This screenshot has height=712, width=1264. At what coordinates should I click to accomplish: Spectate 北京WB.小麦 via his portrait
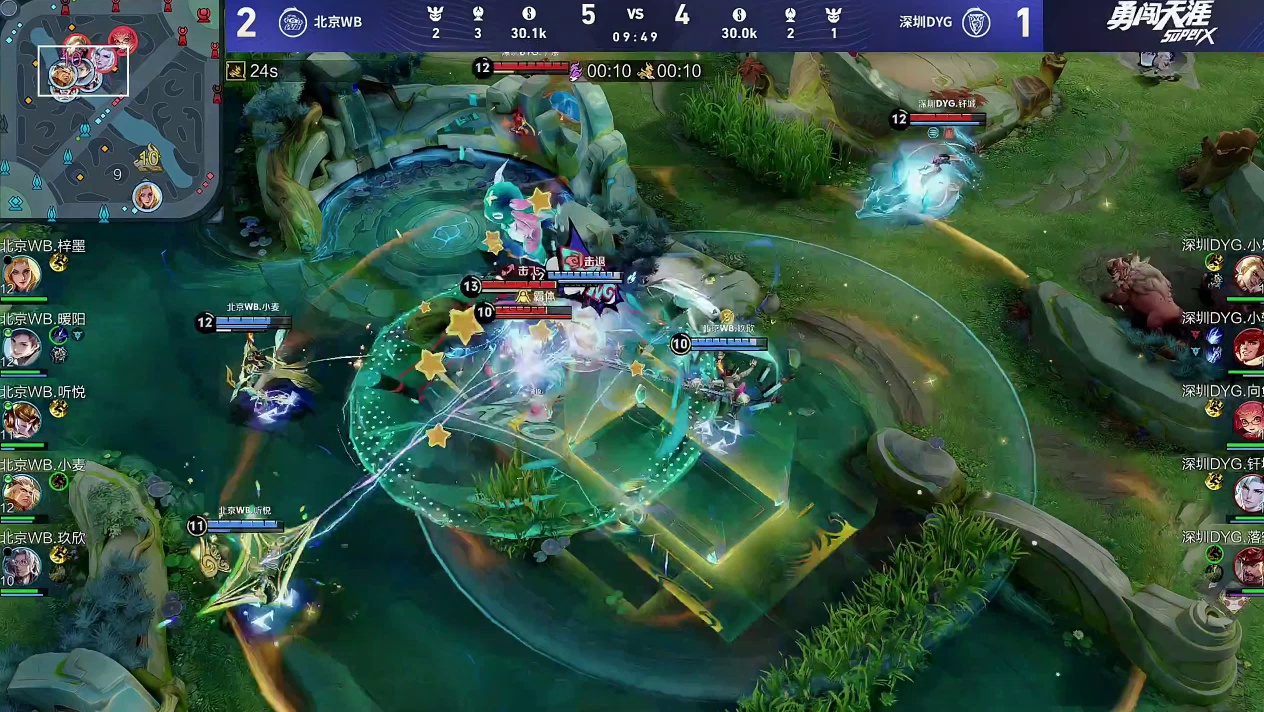[21, 492]
